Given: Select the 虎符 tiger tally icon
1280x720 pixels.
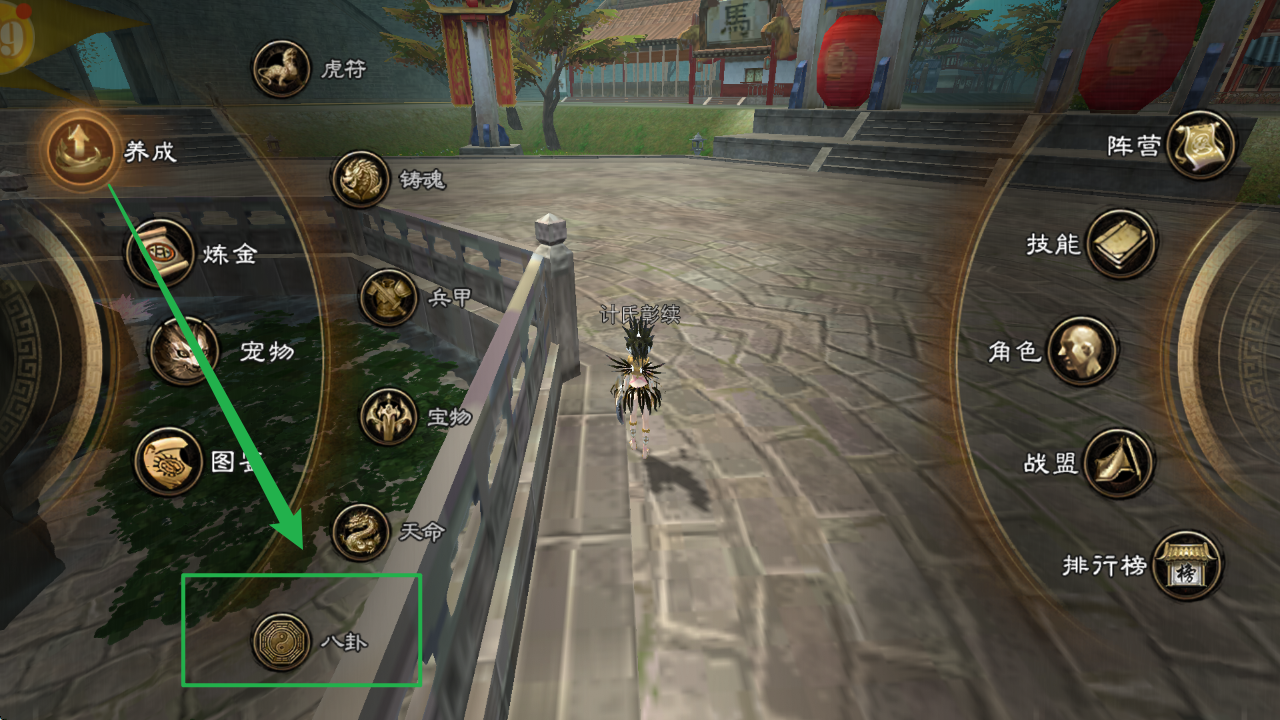Looking at the screenshot, I should point(281,69).
